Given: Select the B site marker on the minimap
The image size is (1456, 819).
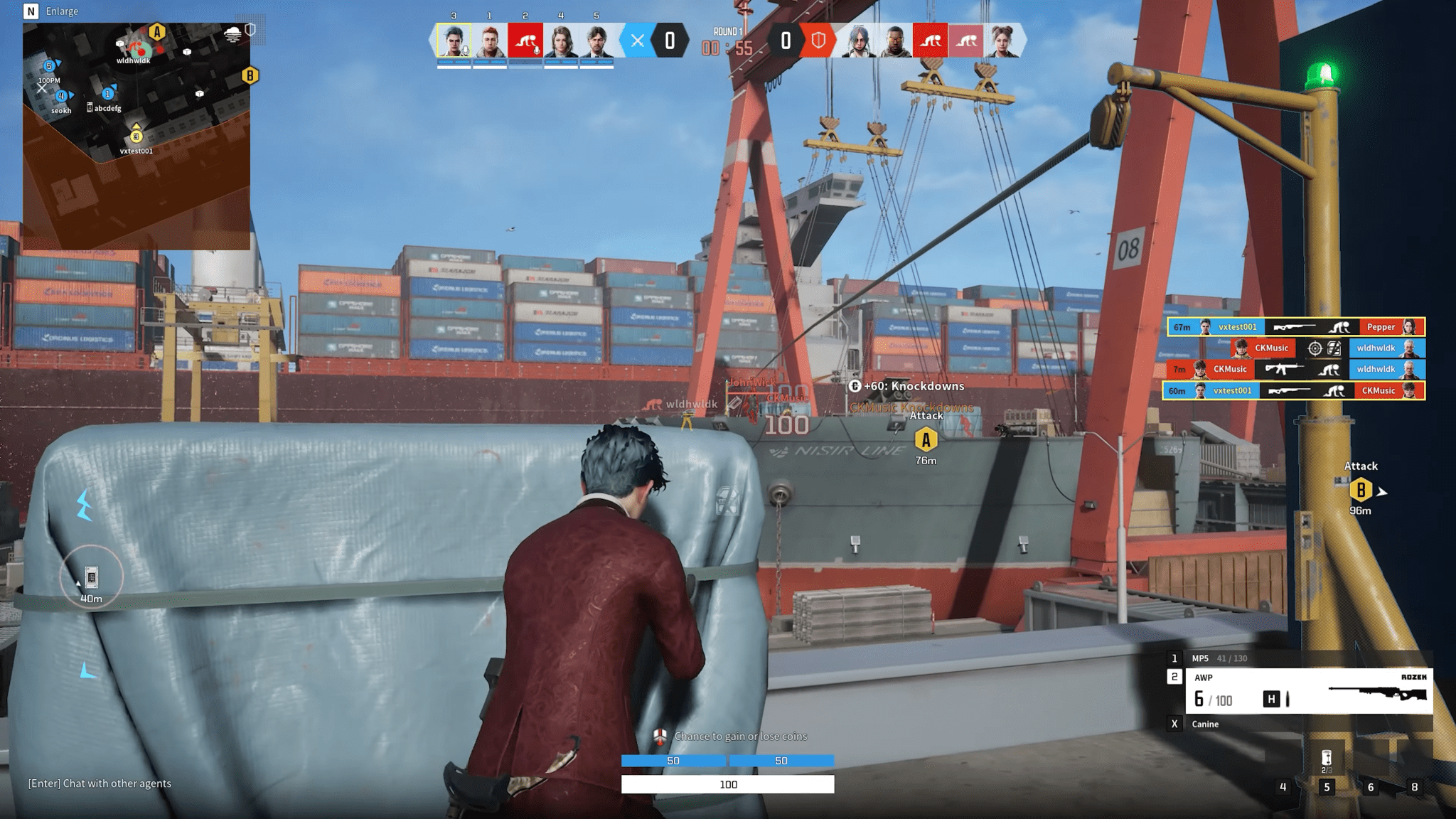Looking at the screenshot, I should click(250, 75).
